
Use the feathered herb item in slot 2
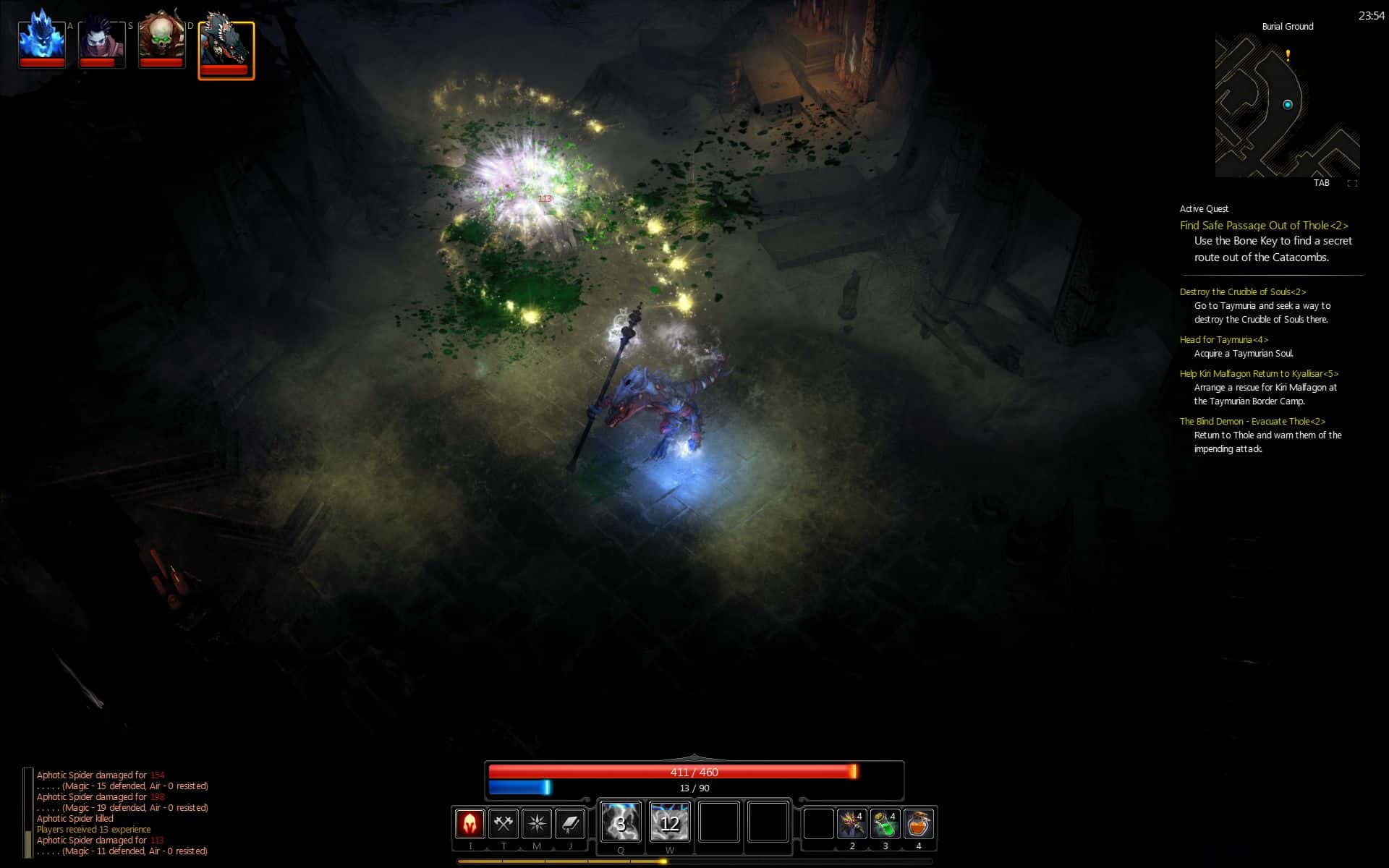(851, 824)
